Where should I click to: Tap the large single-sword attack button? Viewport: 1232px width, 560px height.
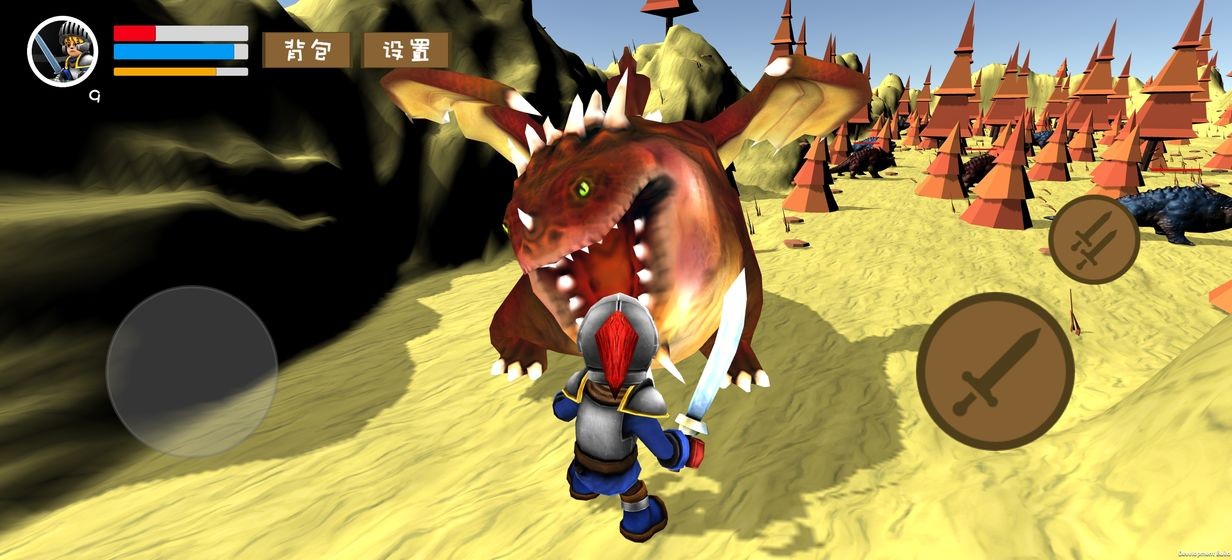[995, 371]
